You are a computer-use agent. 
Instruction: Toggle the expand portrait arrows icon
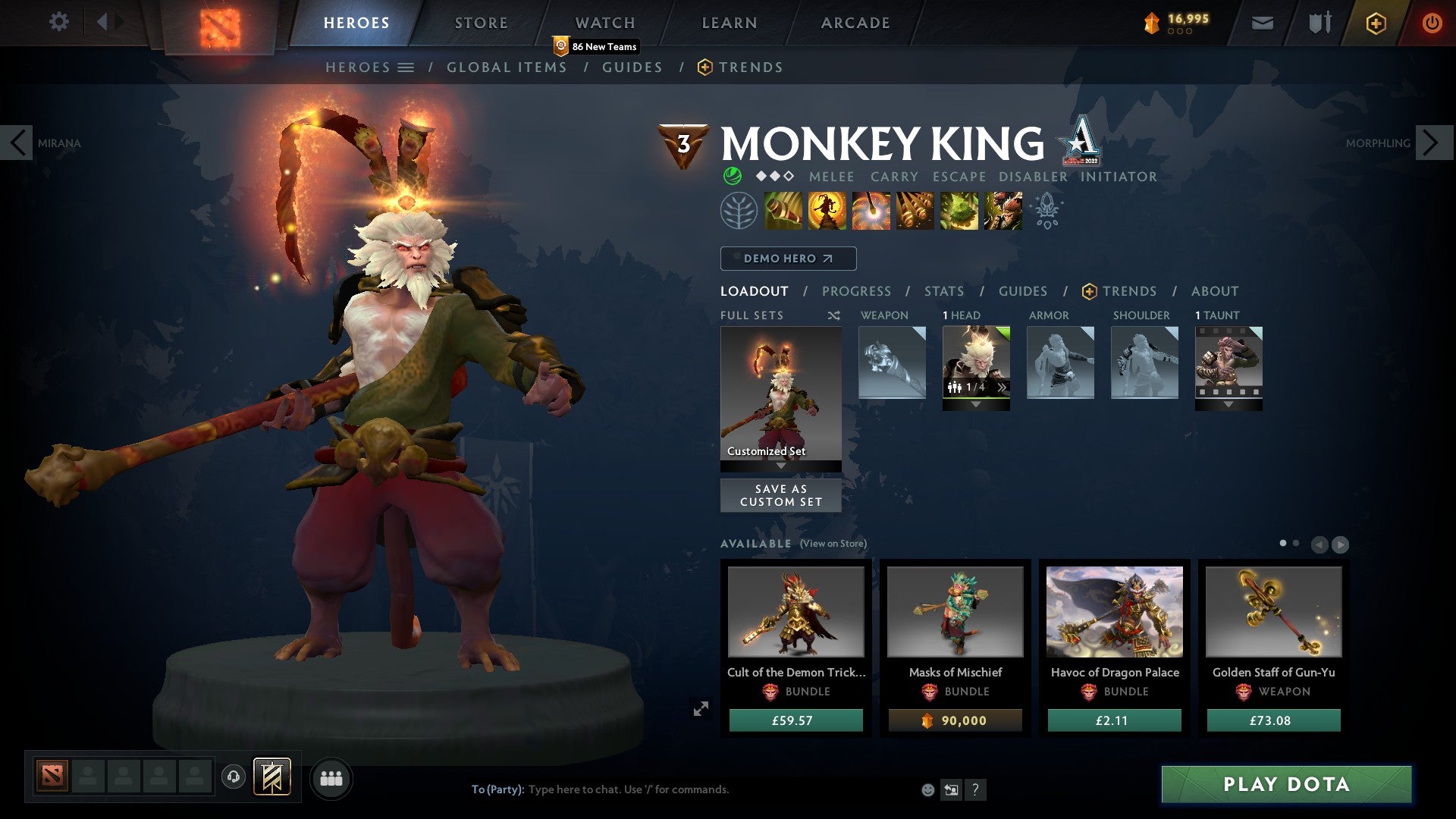701,708
